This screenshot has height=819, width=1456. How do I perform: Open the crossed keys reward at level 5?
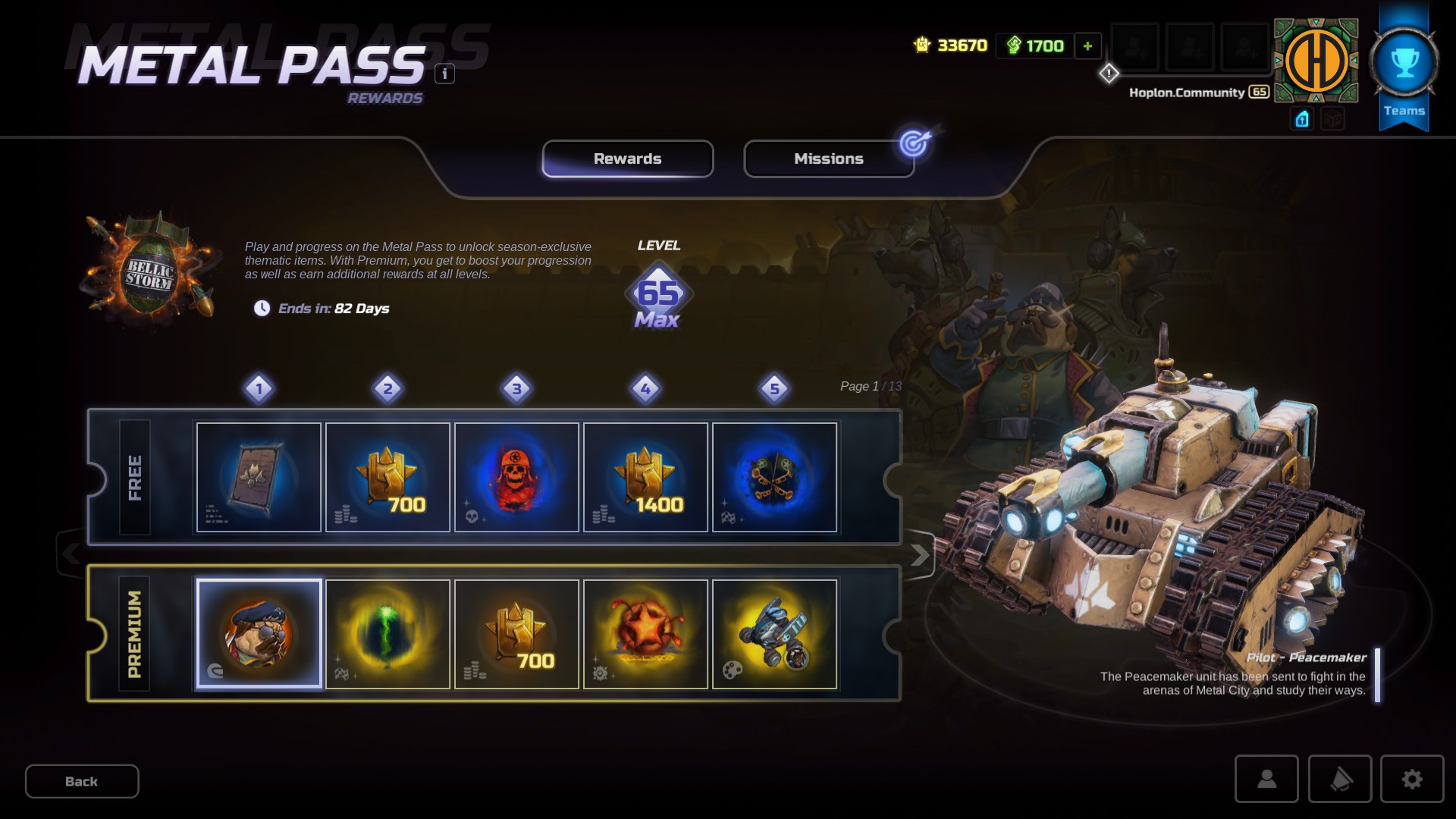tap(775, 476)
